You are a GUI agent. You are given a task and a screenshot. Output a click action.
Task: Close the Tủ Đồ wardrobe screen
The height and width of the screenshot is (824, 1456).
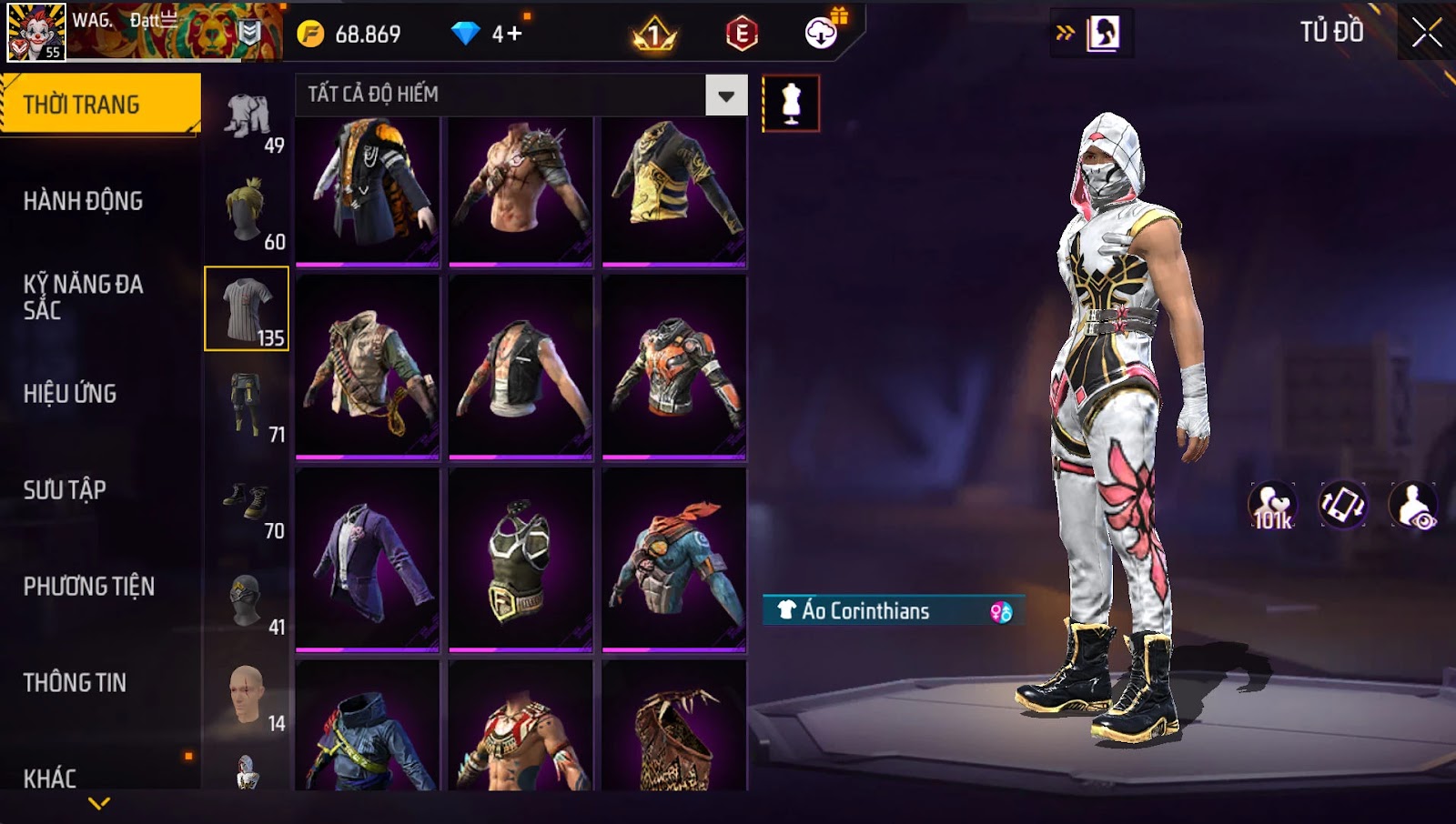[1425, 33]
